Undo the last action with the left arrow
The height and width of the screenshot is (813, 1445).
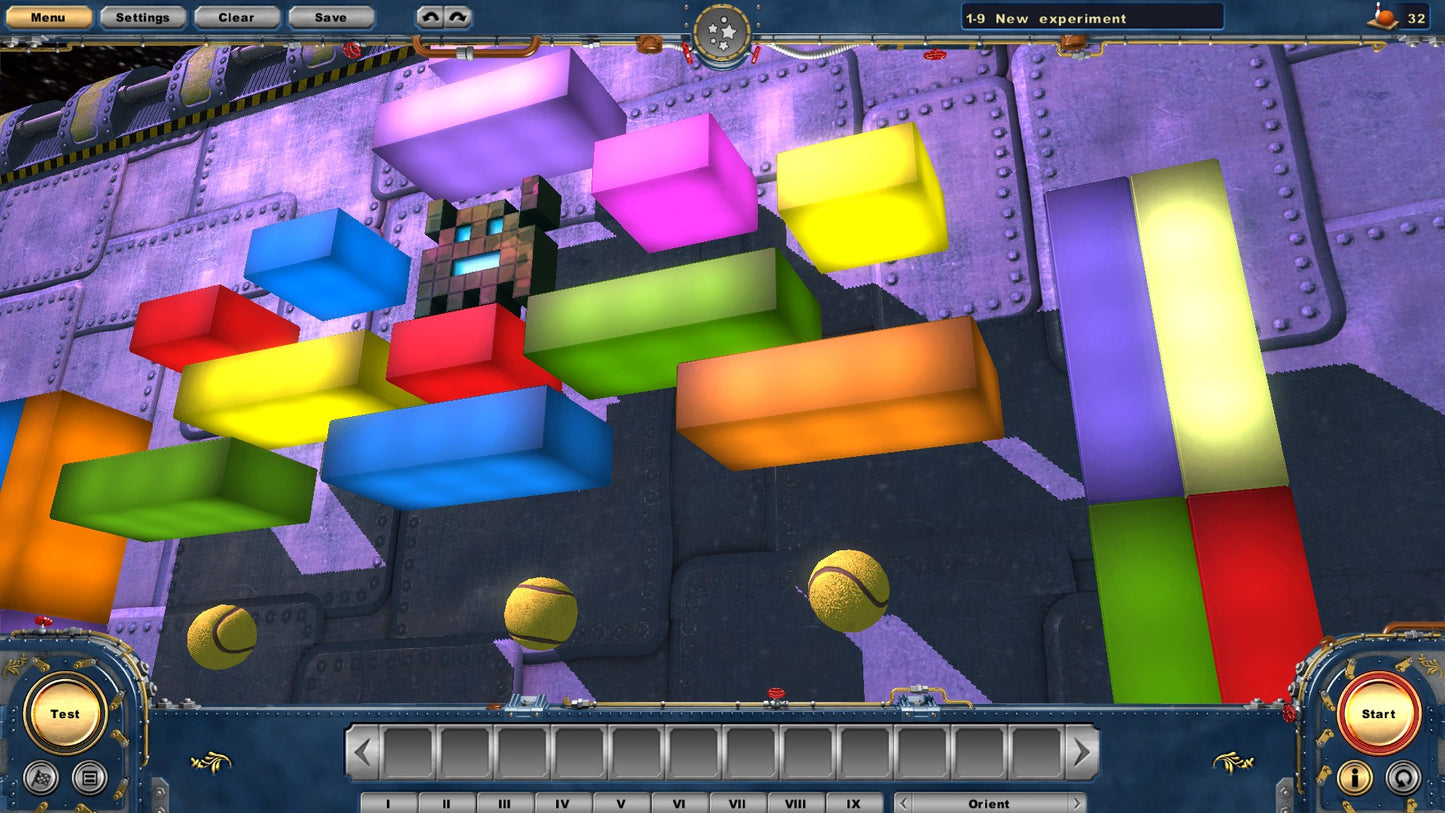click(x=430, y=16)
